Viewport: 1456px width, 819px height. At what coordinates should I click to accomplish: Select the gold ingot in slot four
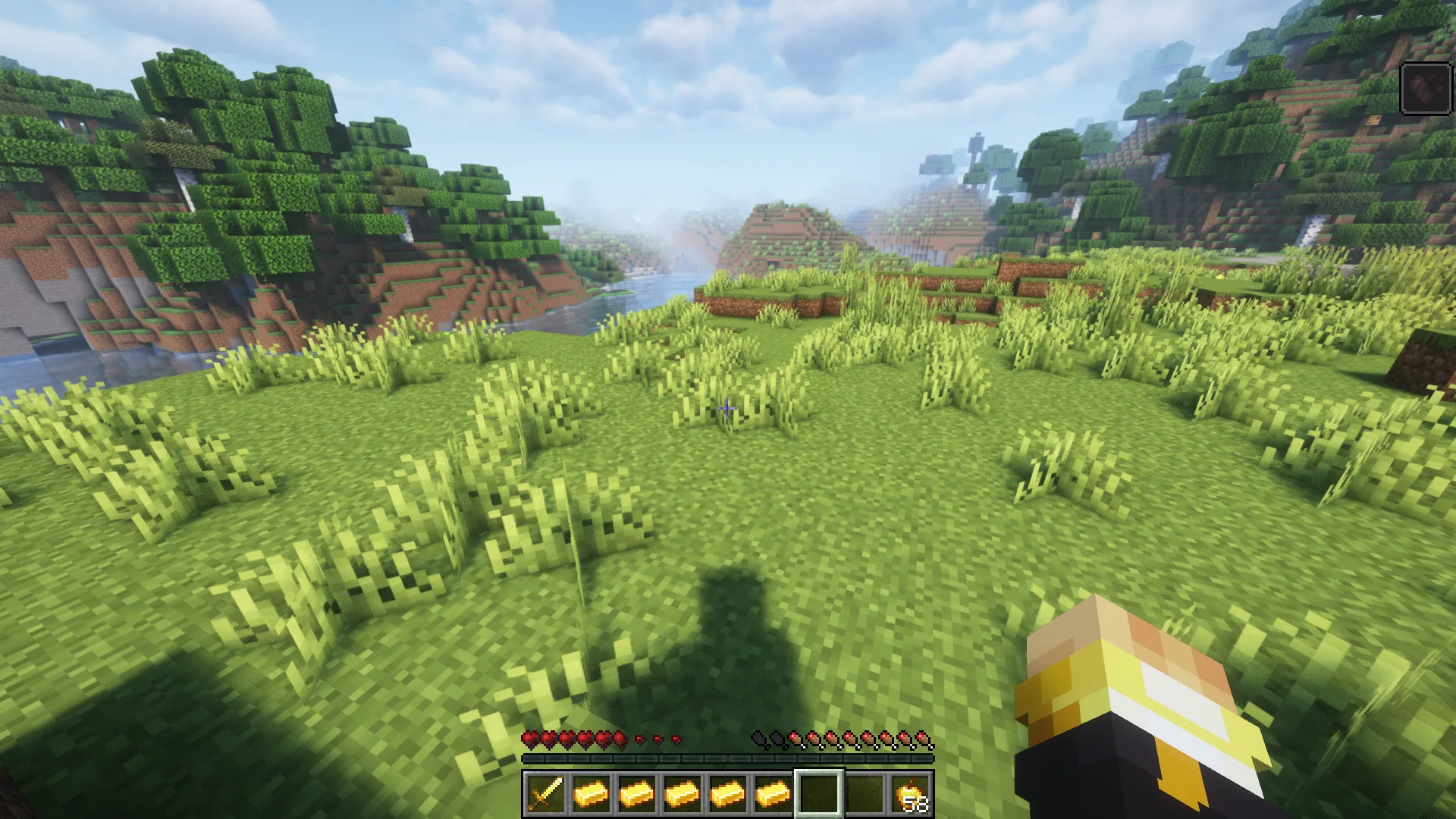click(682, 795)
